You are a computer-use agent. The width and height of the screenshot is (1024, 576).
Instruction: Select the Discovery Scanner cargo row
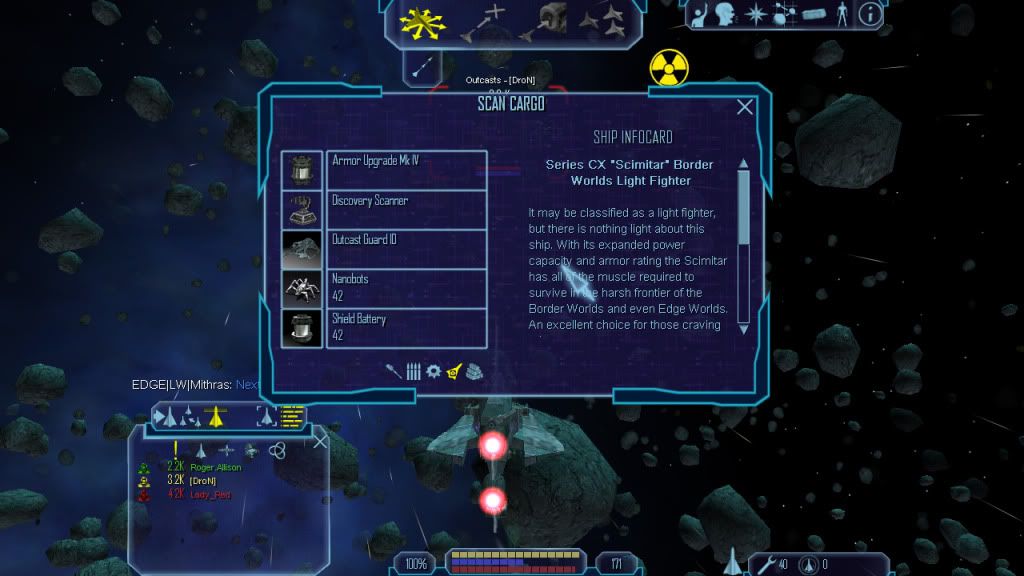pyautogui.click(x=406, y=210)
